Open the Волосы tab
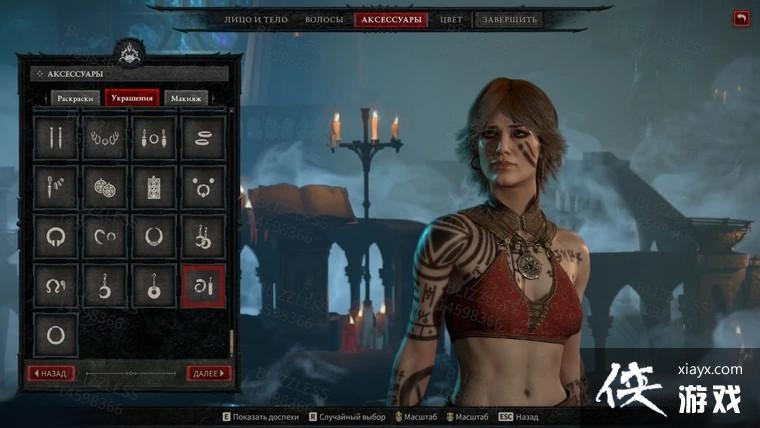 coord(324,19)
